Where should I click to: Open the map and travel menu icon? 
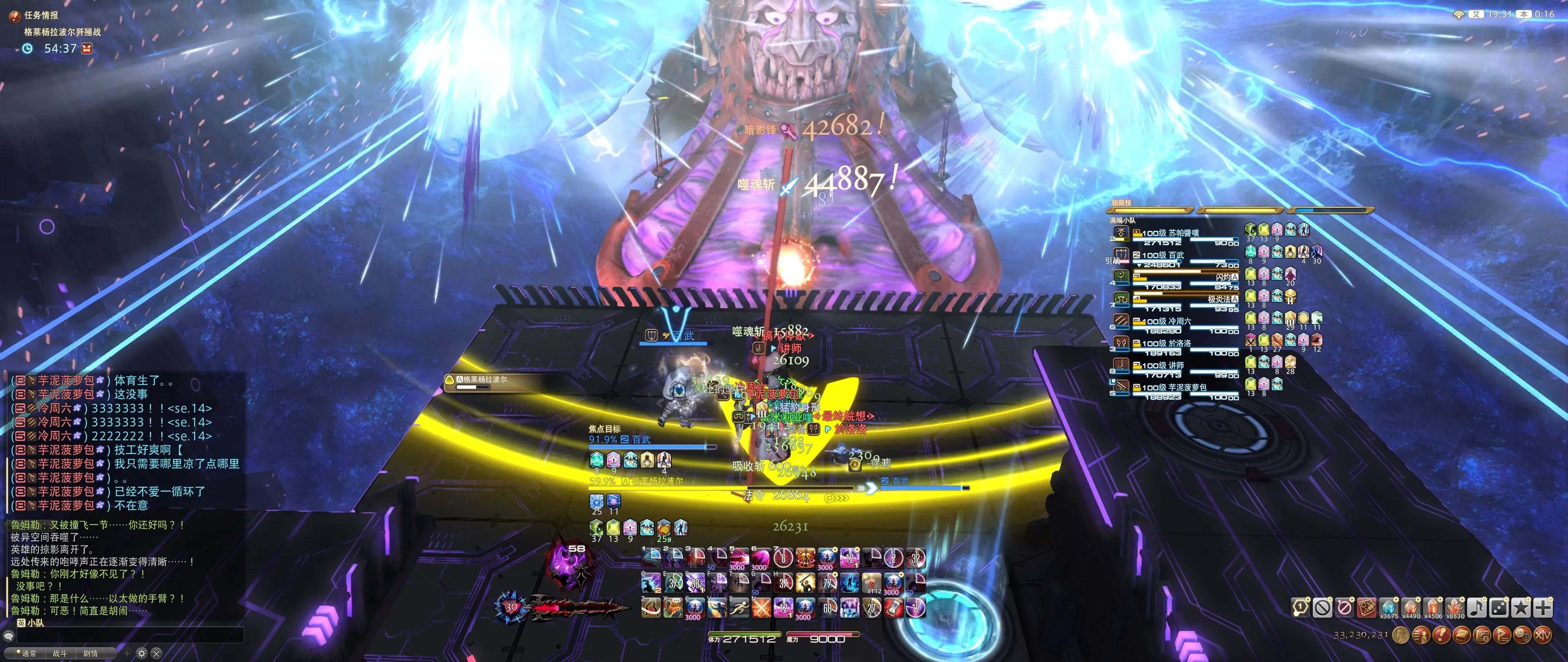(x=1481, y=635)
